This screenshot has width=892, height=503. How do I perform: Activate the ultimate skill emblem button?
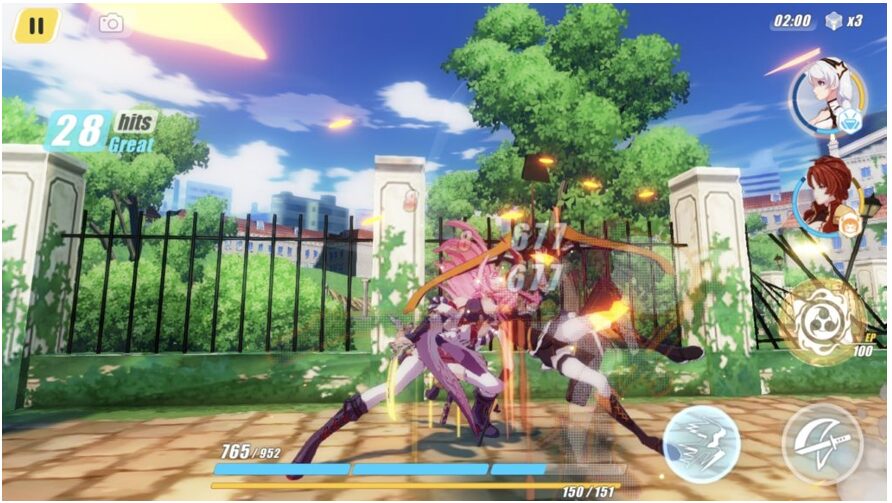coord(824,320)
